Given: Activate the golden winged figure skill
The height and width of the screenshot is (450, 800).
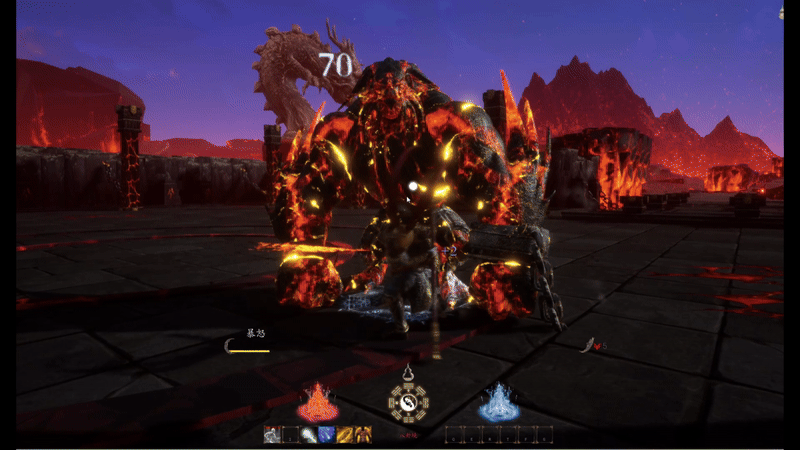Looking at the screenshot, I should [363, 434].
